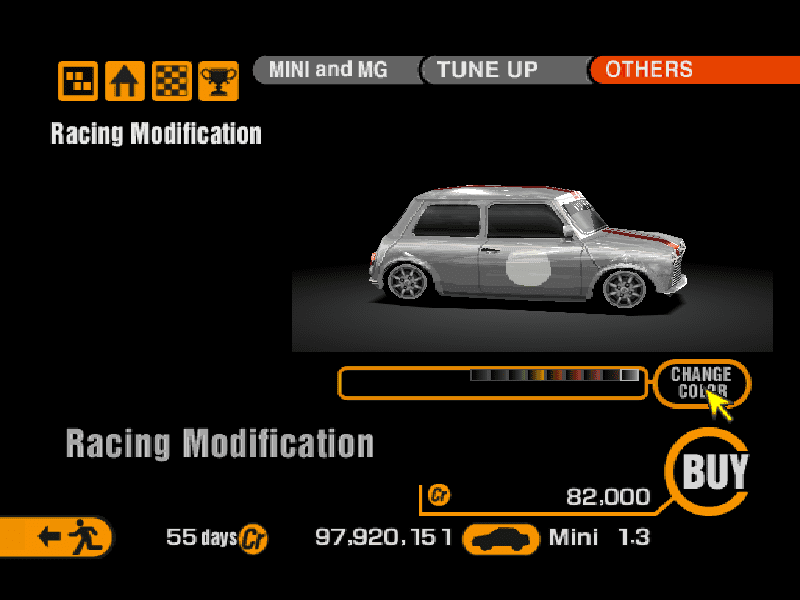Select the Change Color button
Viewport: 800px width, 600px height.
pyautogui.click(x=700, y=383)
